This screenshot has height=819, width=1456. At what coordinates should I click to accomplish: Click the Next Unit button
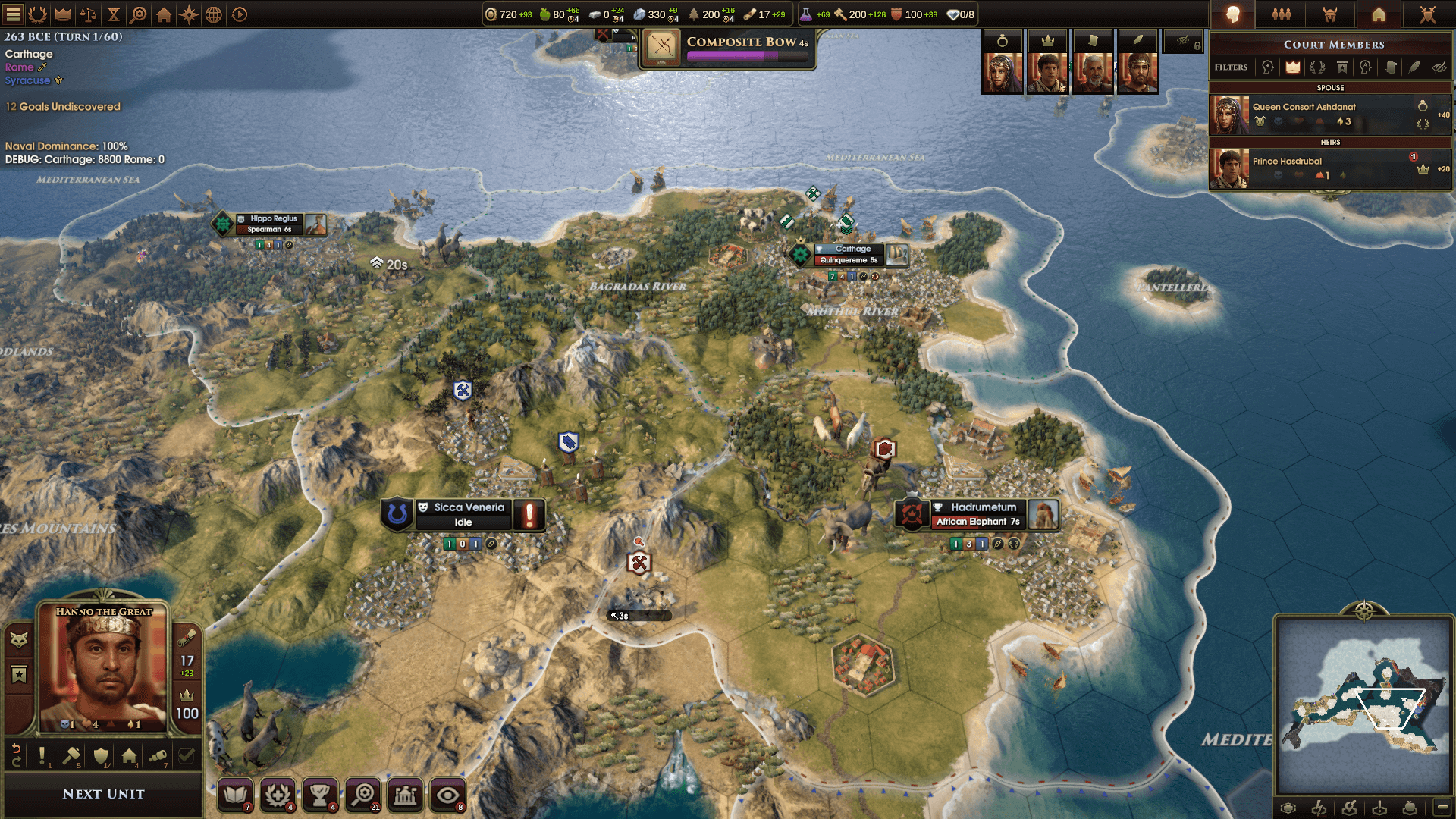[x=103, y=793]
